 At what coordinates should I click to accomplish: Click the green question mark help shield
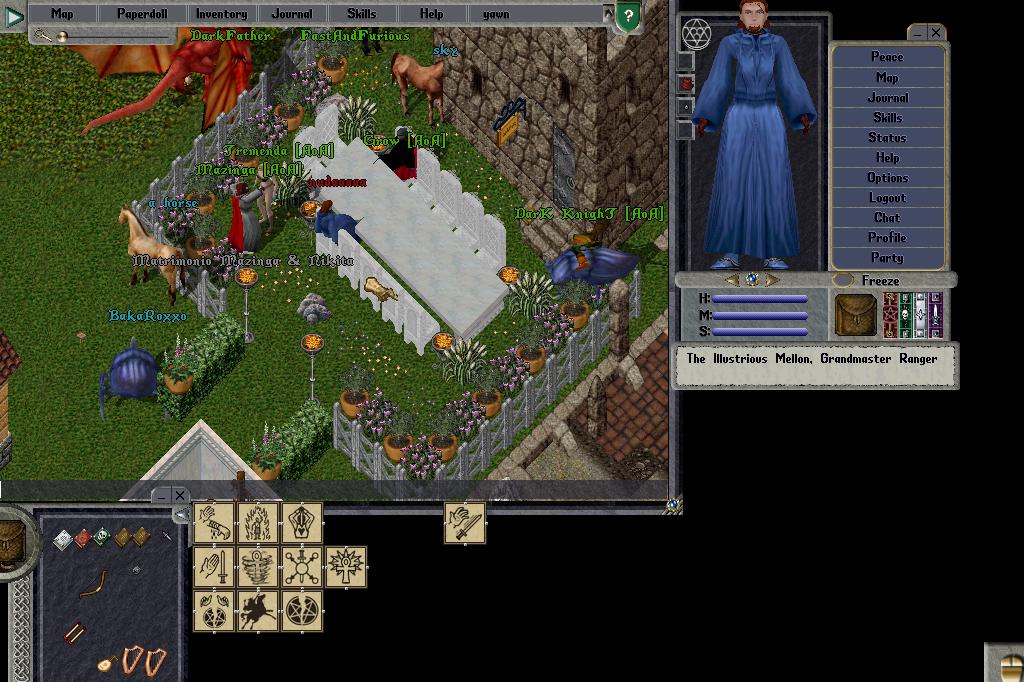(628, 16)
